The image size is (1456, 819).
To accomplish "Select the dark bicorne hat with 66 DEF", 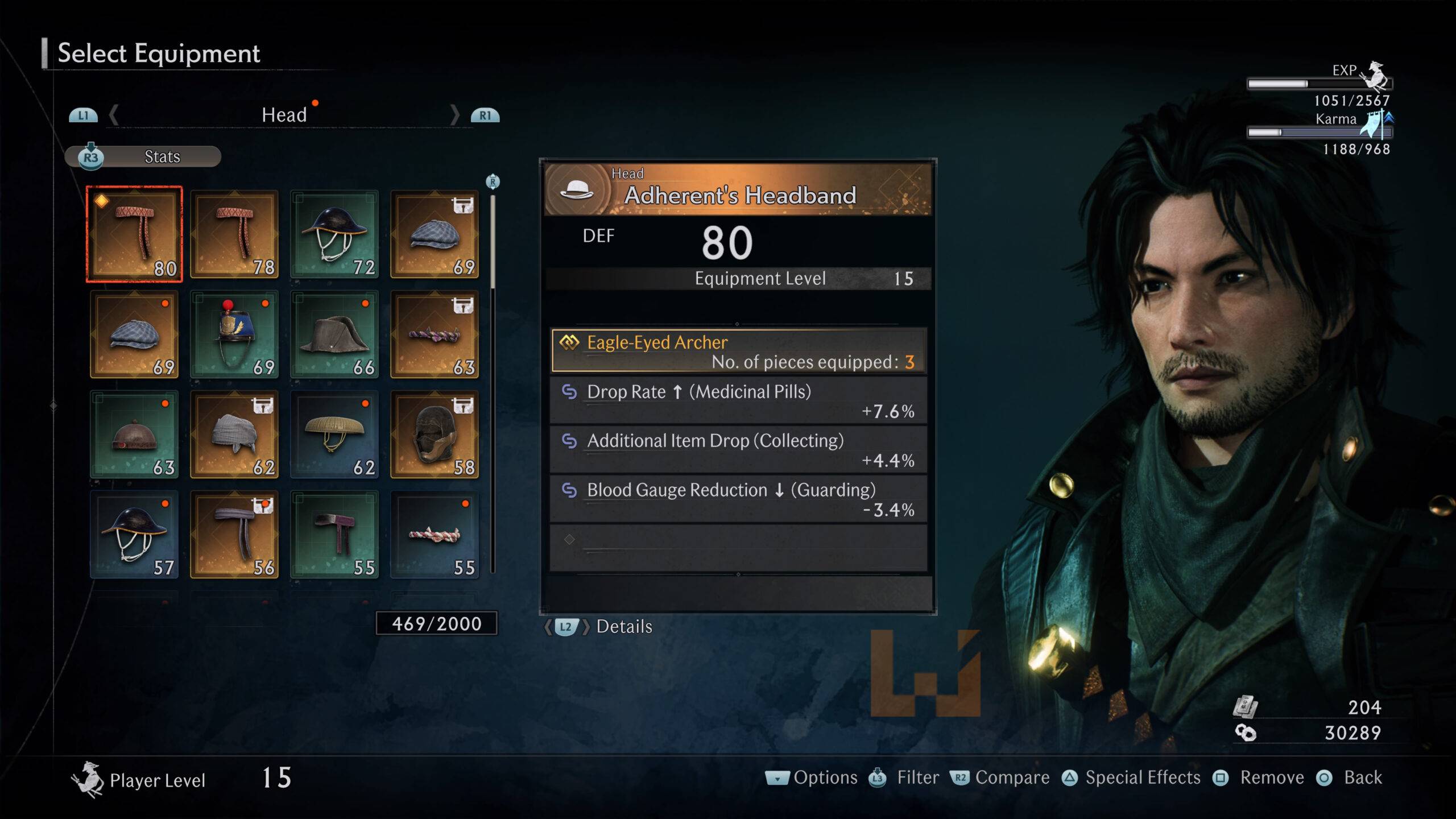I will [x=334, y=334].
